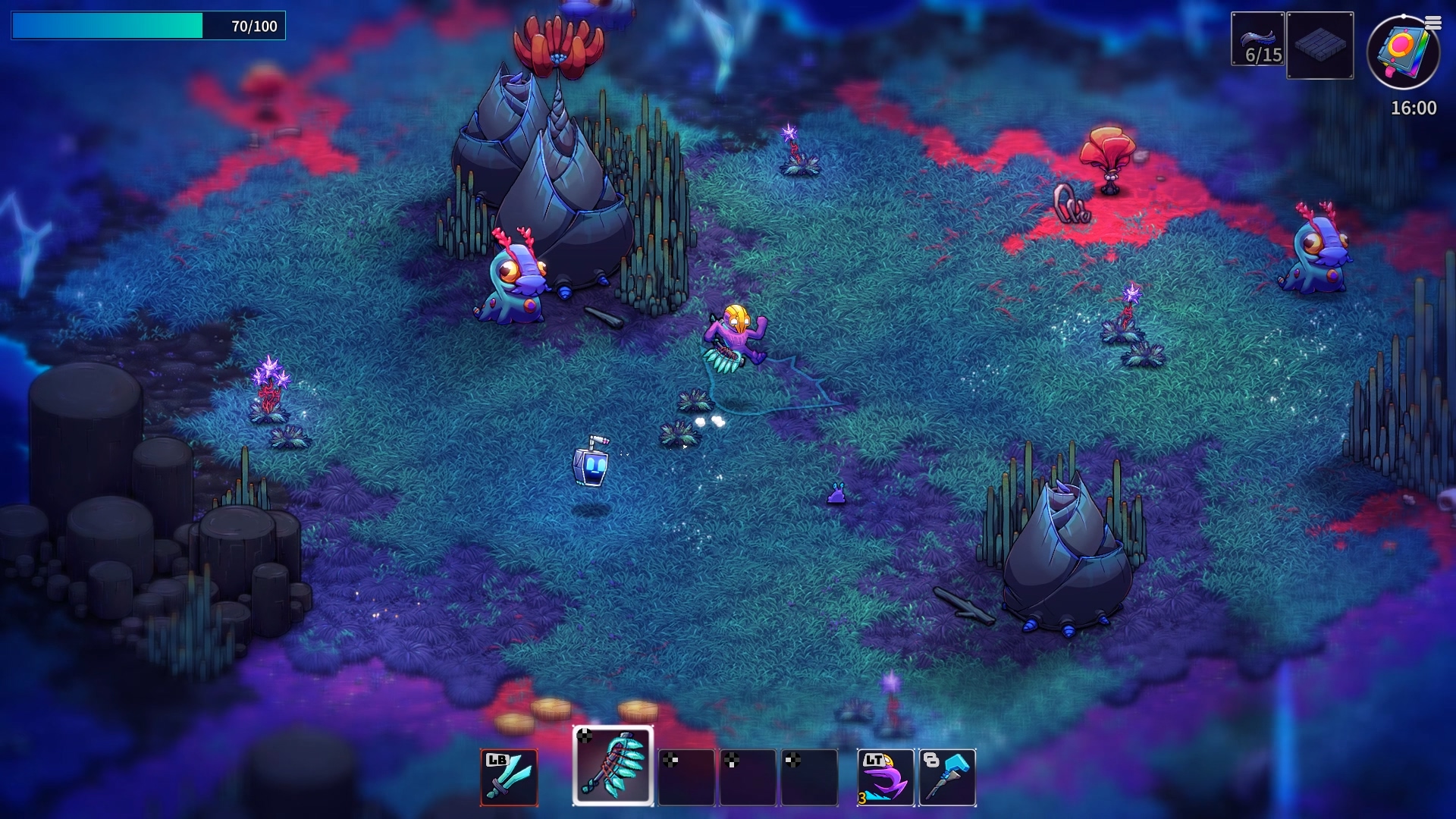This screenshot has height=819, width=1456.
Task: Click the 6/15 resource tracker slot
Action: (x=1257, y=39)
